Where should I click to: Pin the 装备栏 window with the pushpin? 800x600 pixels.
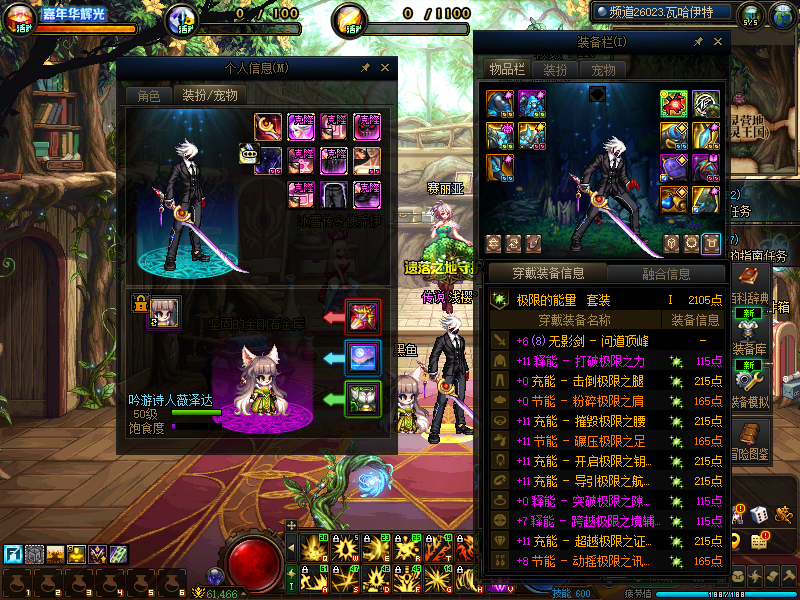(x=697, y=42)
